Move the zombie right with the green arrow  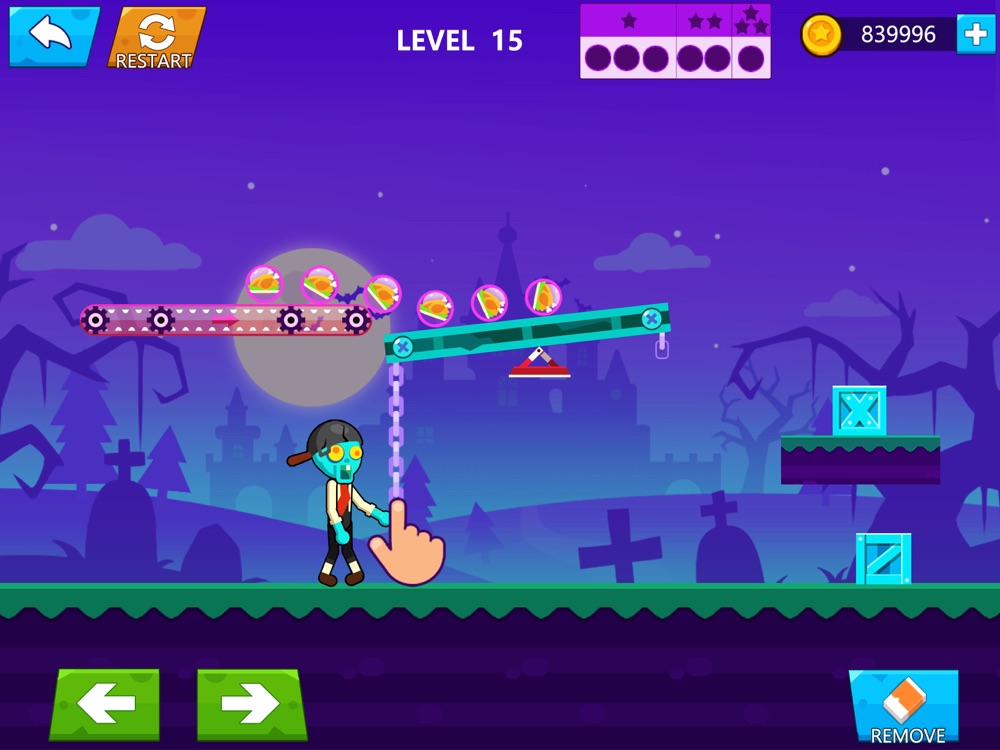click(251, 704)
